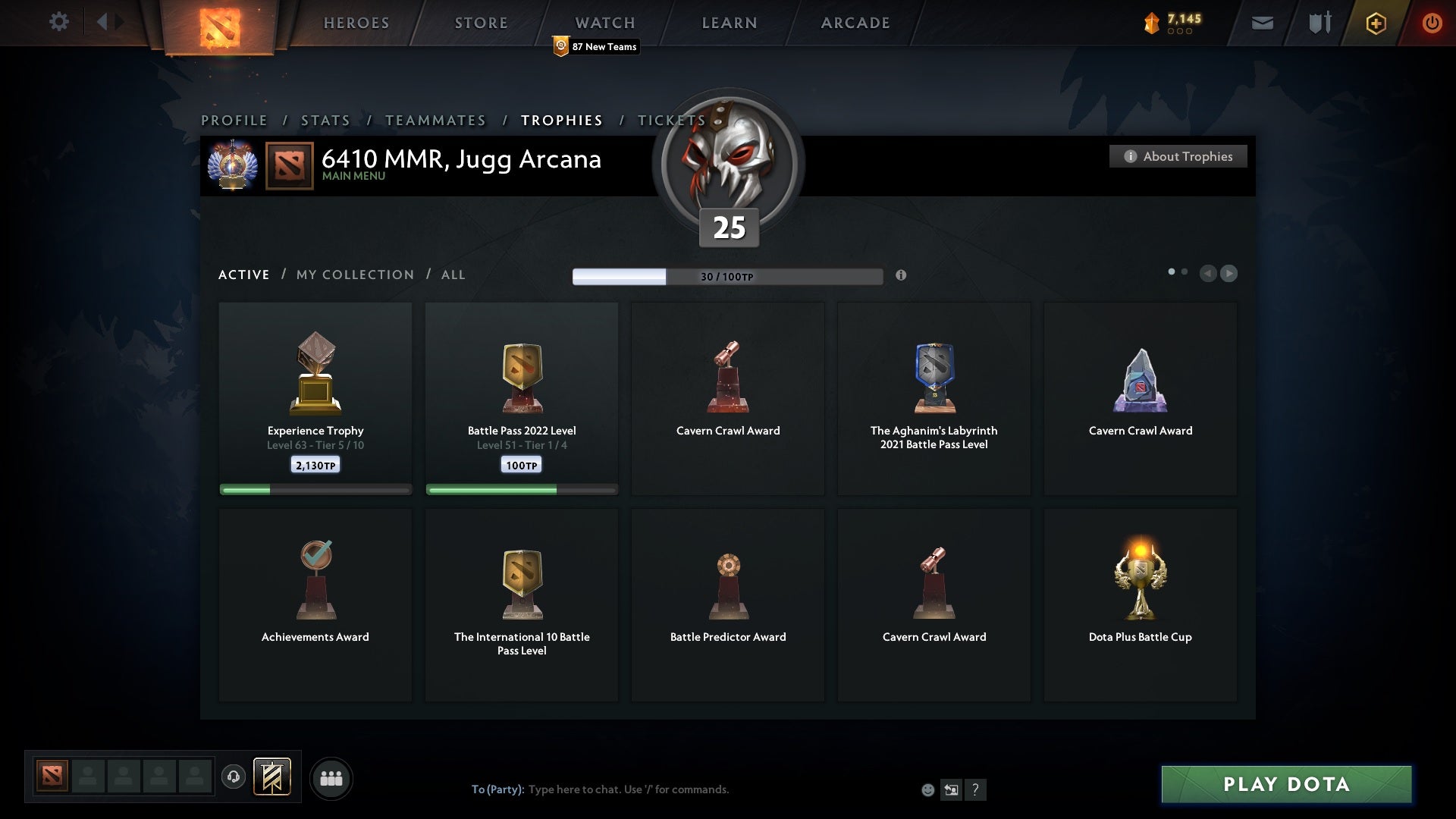Viewport: 1456px width, 819px height.
Task: Open the STATS profile tab
Action: pos(325,120)
